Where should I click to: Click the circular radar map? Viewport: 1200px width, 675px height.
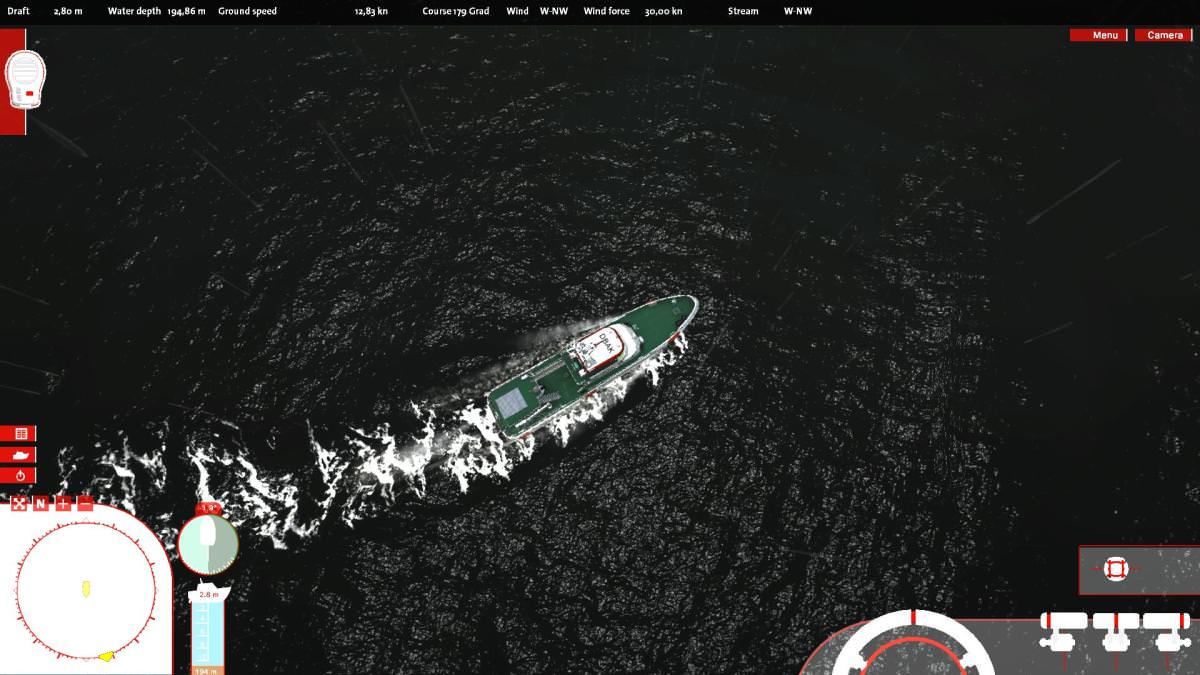point(86,590)
